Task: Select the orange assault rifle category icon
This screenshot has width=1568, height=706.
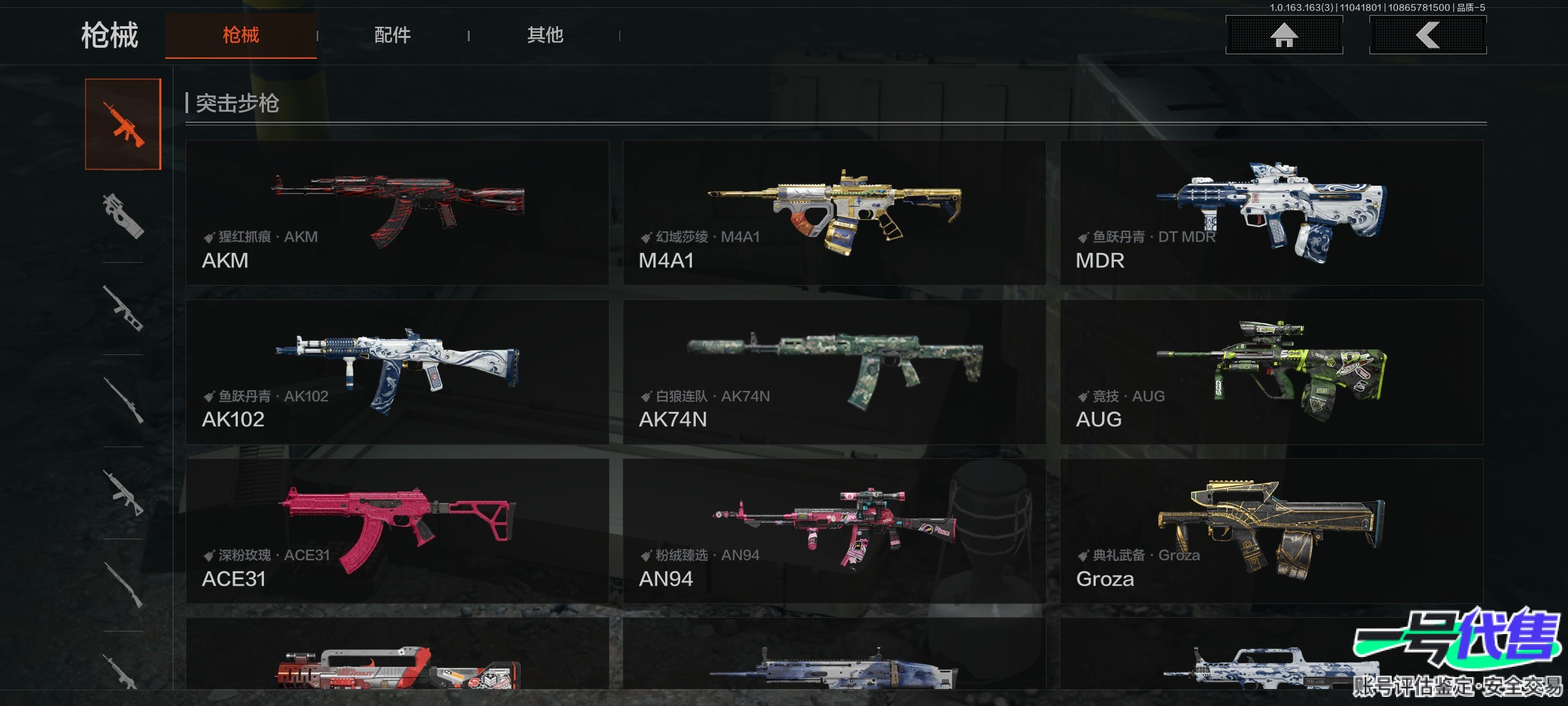Action: (123, 124)
